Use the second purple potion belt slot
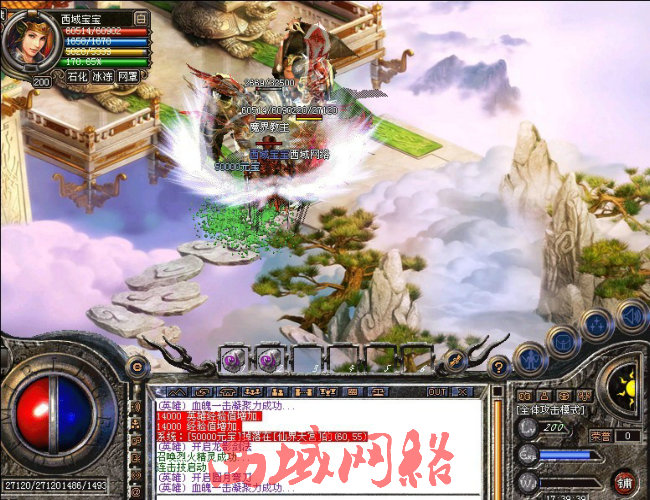Image resolution: width=650 pixels, height=500 pixels. (267, 358)
